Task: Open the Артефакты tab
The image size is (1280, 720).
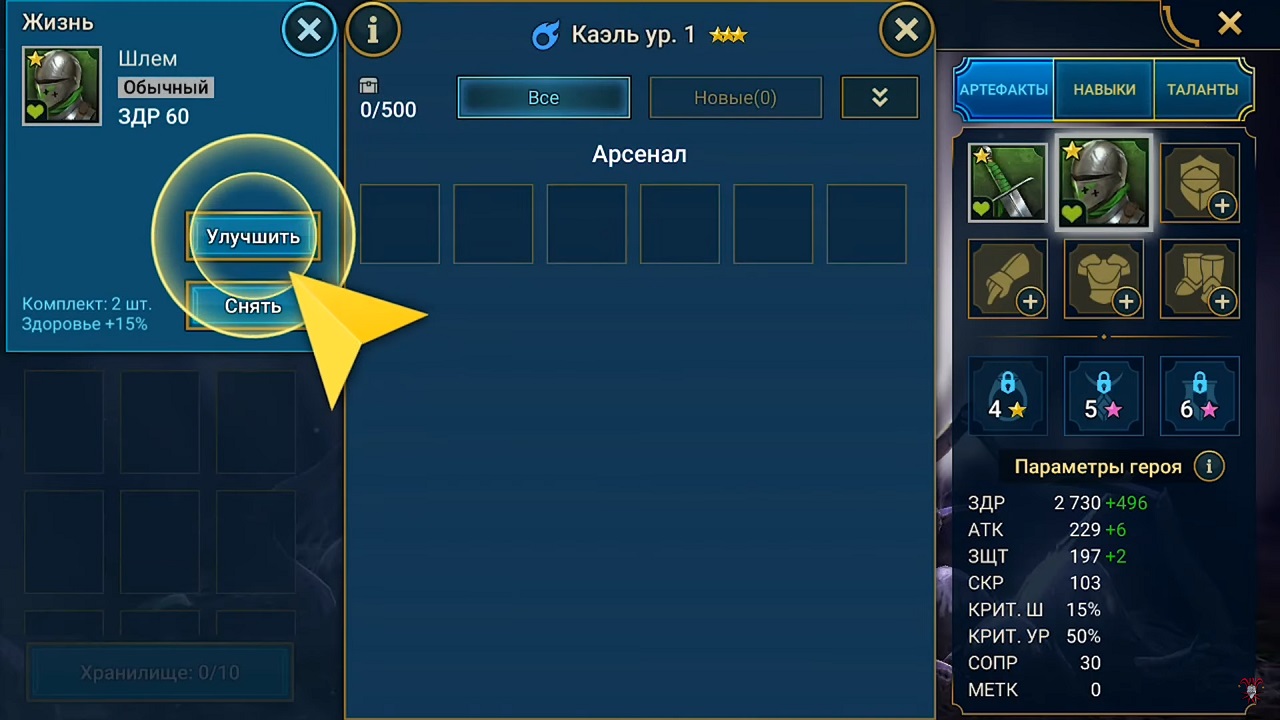Action: (x=1004, y=89)
